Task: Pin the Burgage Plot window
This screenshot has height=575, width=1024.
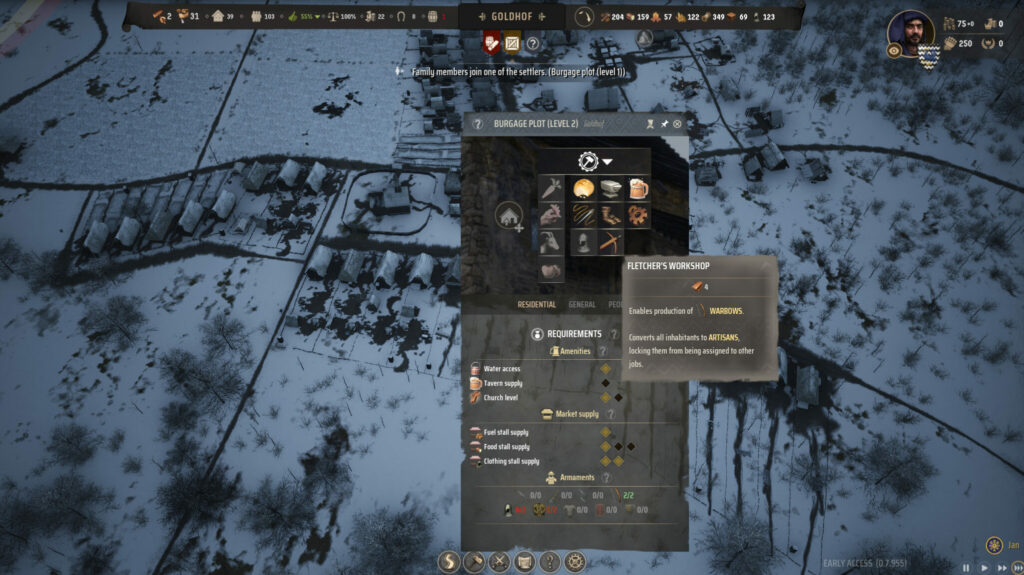Action: point(664,124)
